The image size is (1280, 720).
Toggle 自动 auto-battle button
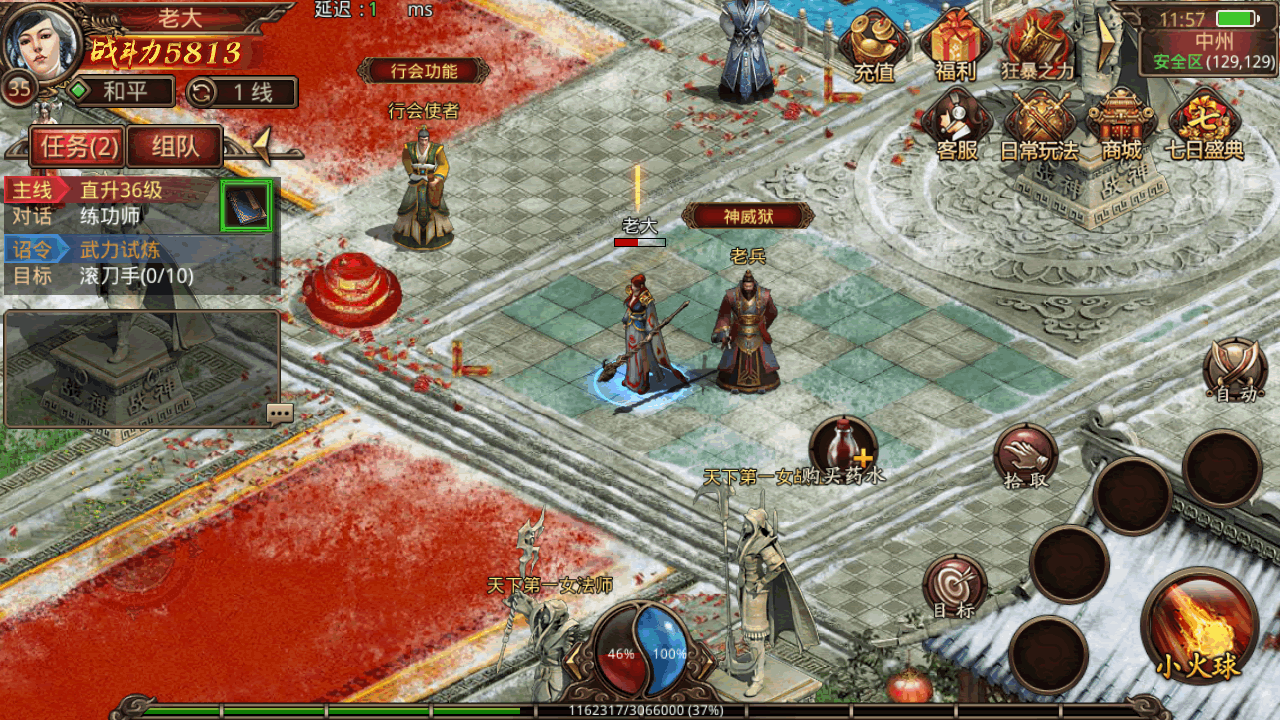tap(1235, 368)
